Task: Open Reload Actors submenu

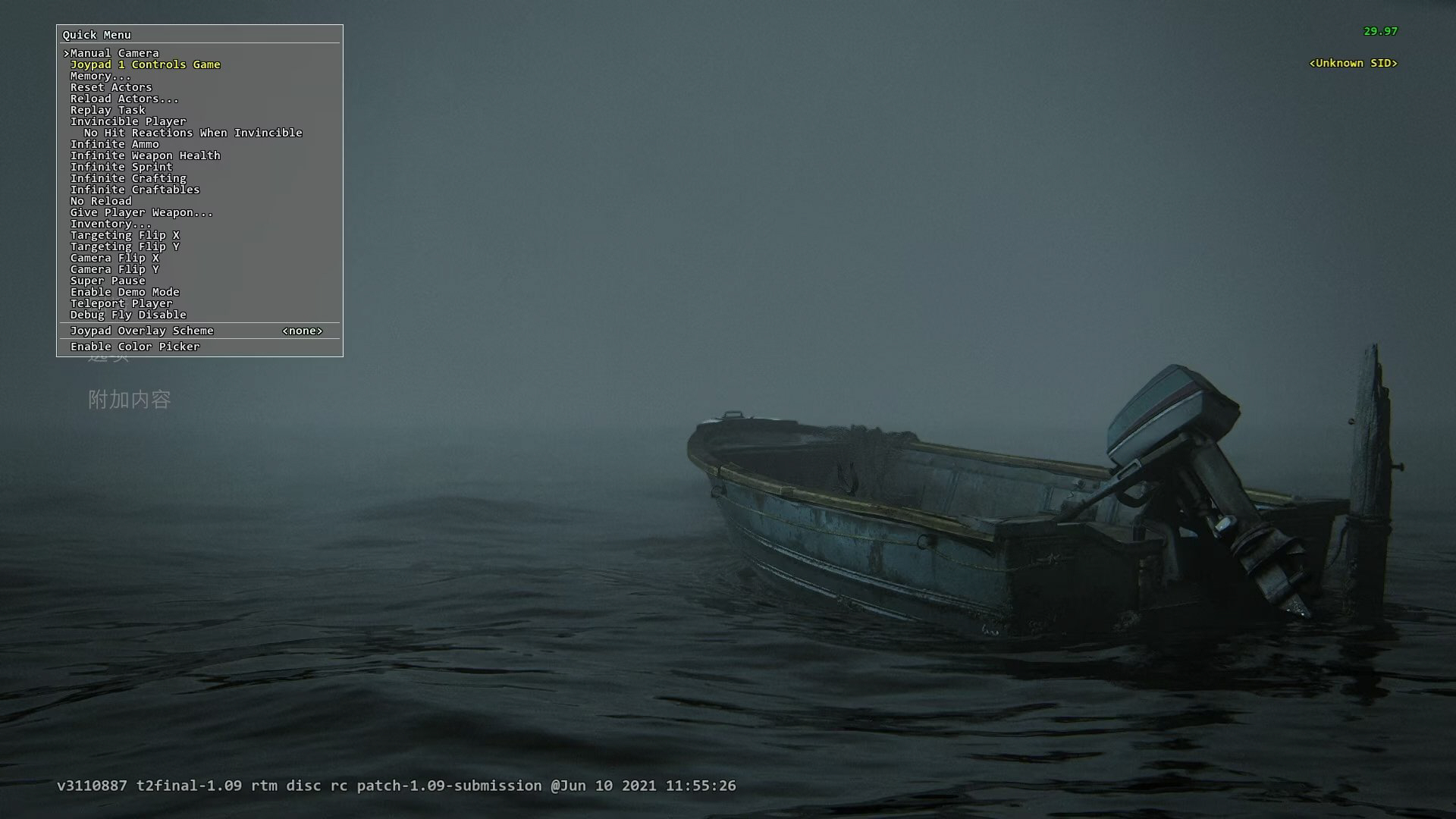Action: tap(124, 99)
